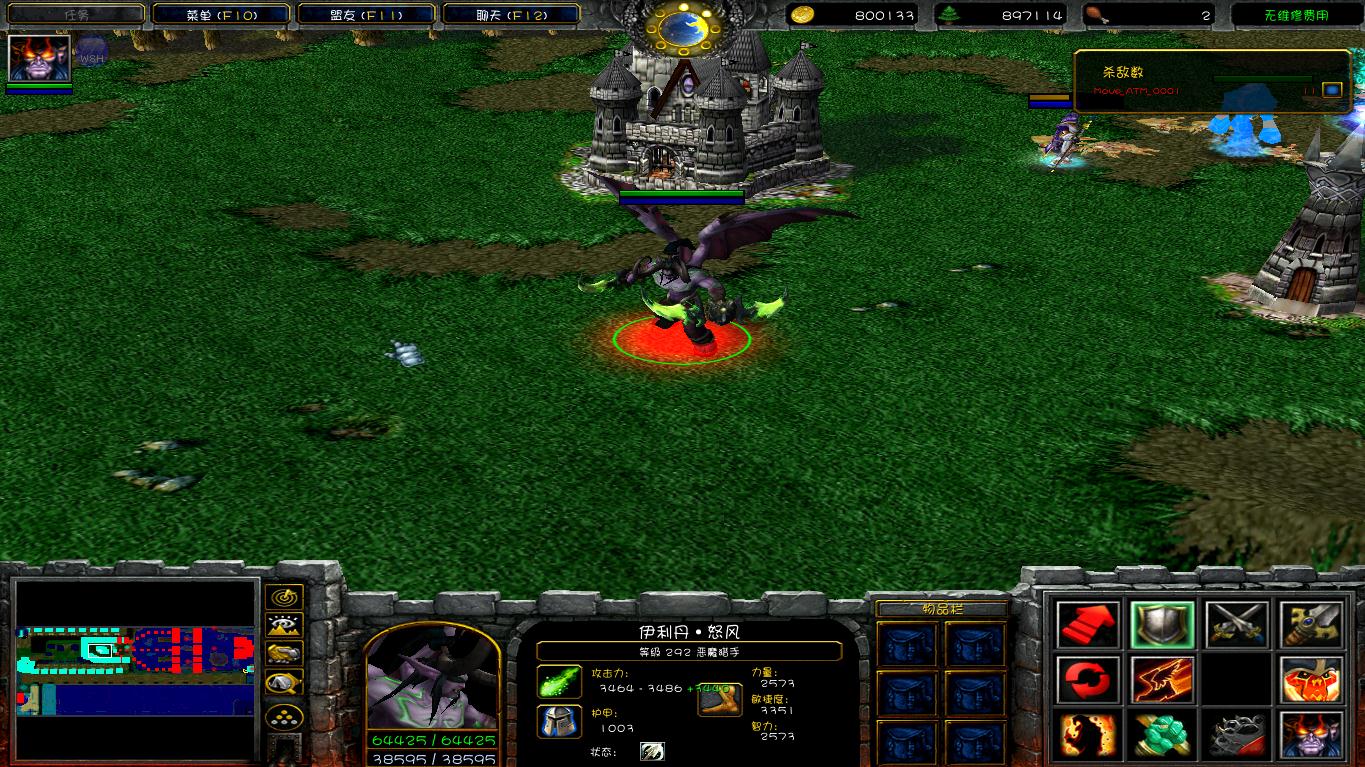The width and height of the screenshot is (1365, 767).
Task: Toggle the creep camp display button
Action: point(285,684)
